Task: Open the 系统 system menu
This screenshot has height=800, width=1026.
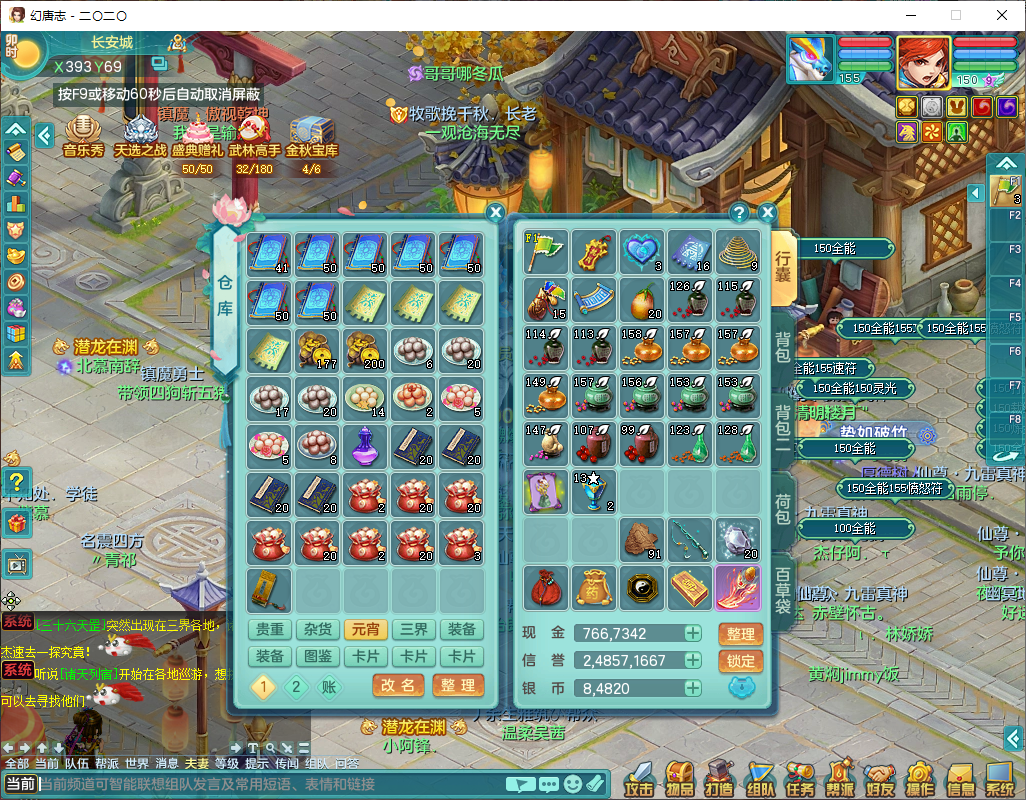Action: 1000,778
